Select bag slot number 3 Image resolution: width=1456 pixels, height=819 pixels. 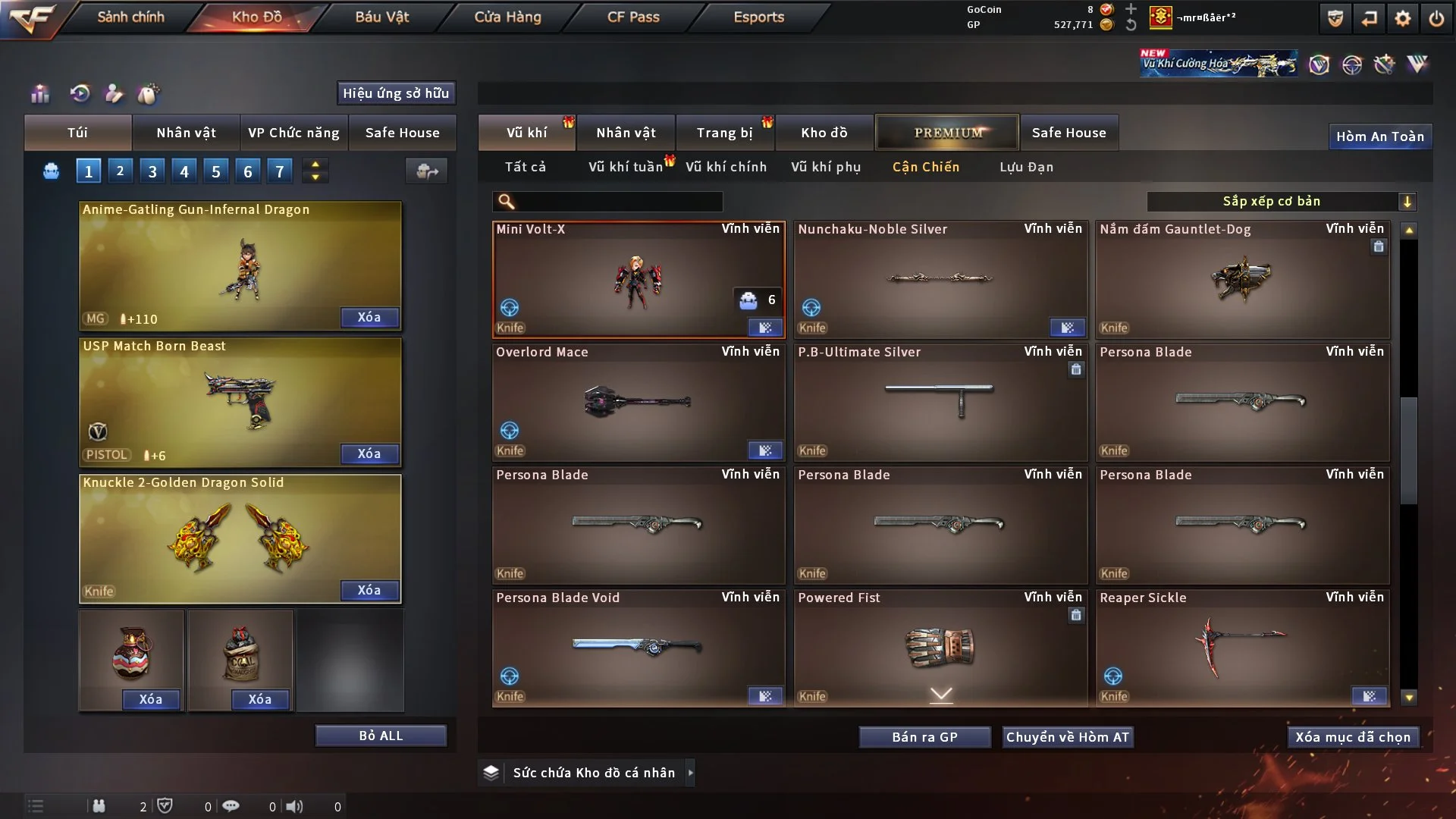[152, 171]
